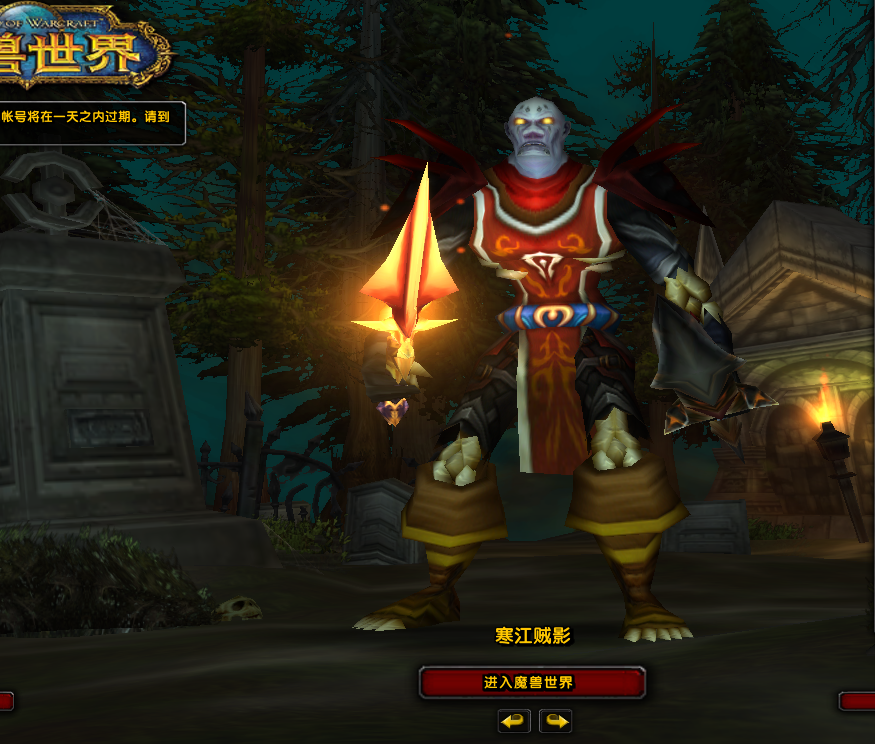Rotate character with the left arrow button
Image resolution: width=875 pixels, height=744 pixels.
(514, 720)
